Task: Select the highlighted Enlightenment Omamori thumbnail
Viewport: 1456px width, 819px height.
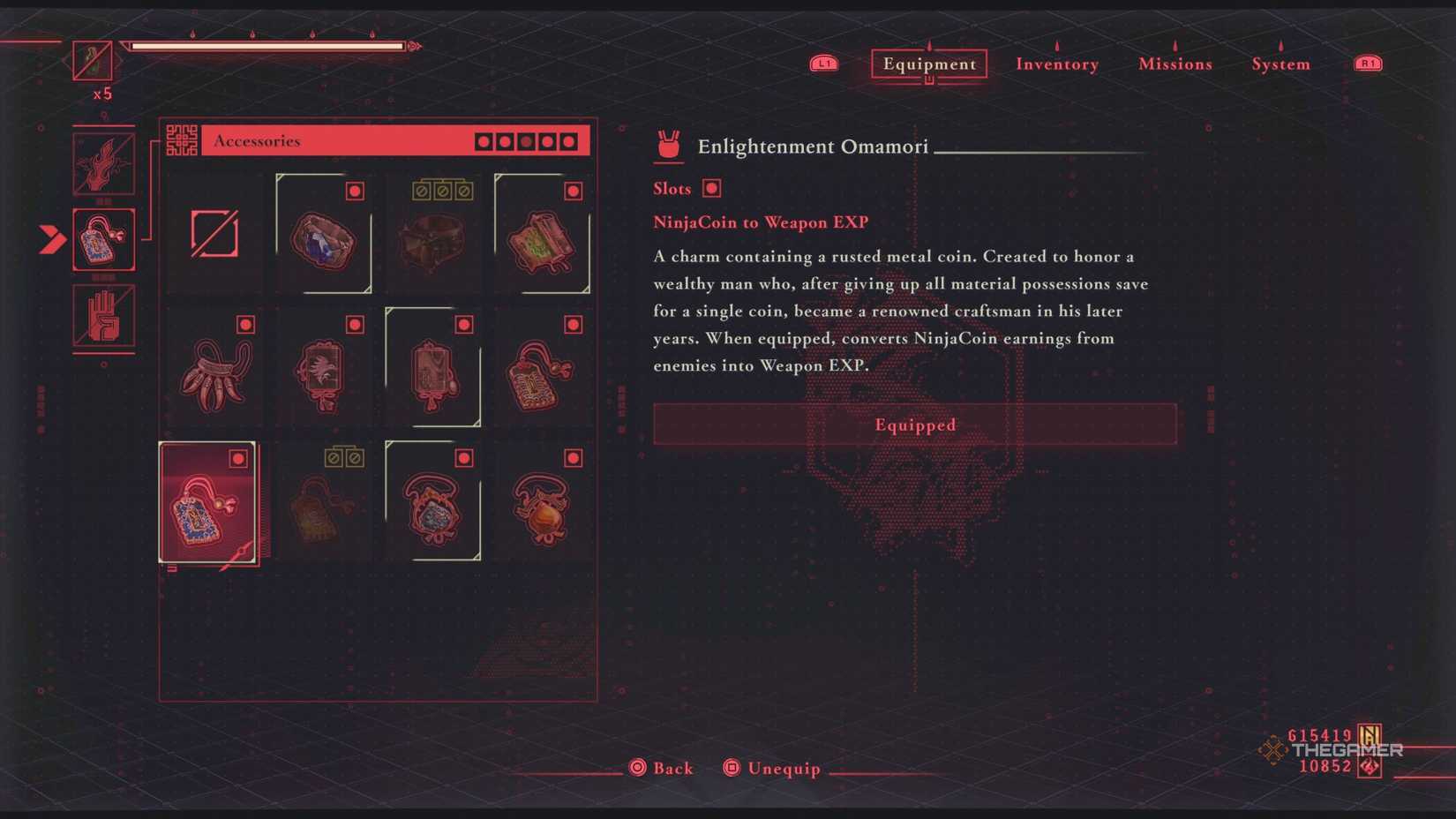Action: coord(208,503)
